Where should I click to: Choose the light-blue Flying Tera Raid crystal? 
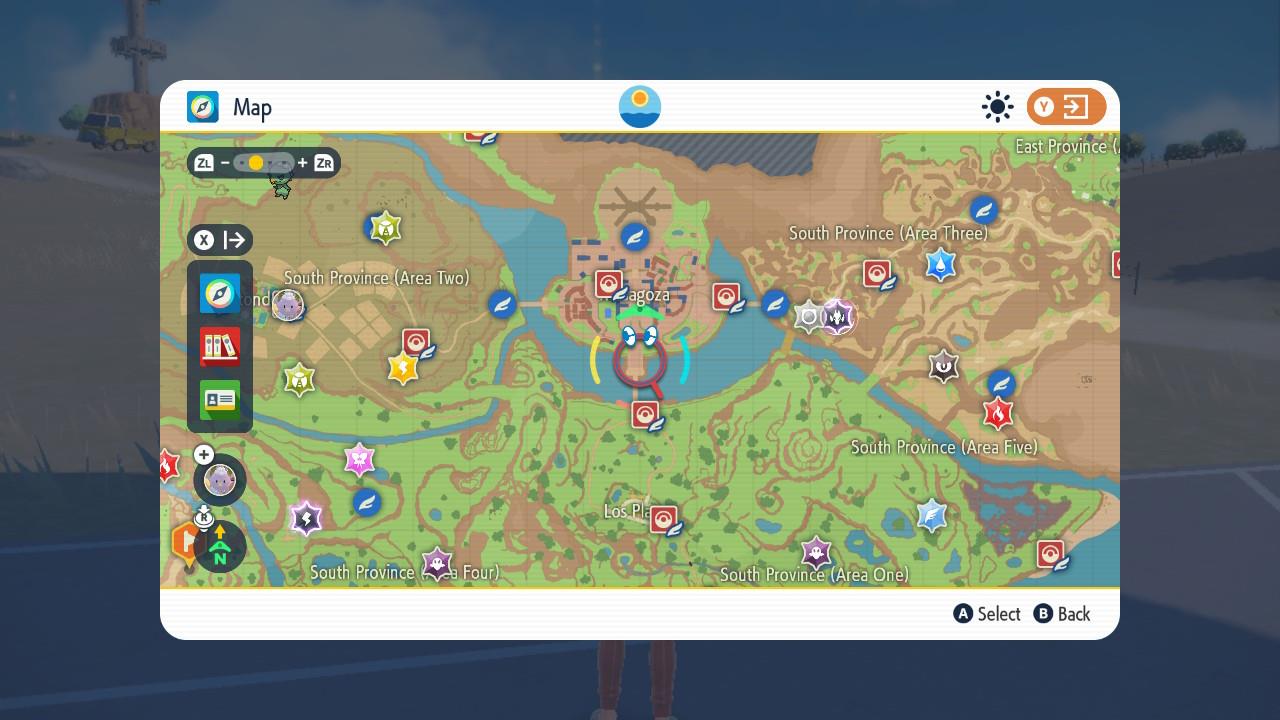click(931, 515)
